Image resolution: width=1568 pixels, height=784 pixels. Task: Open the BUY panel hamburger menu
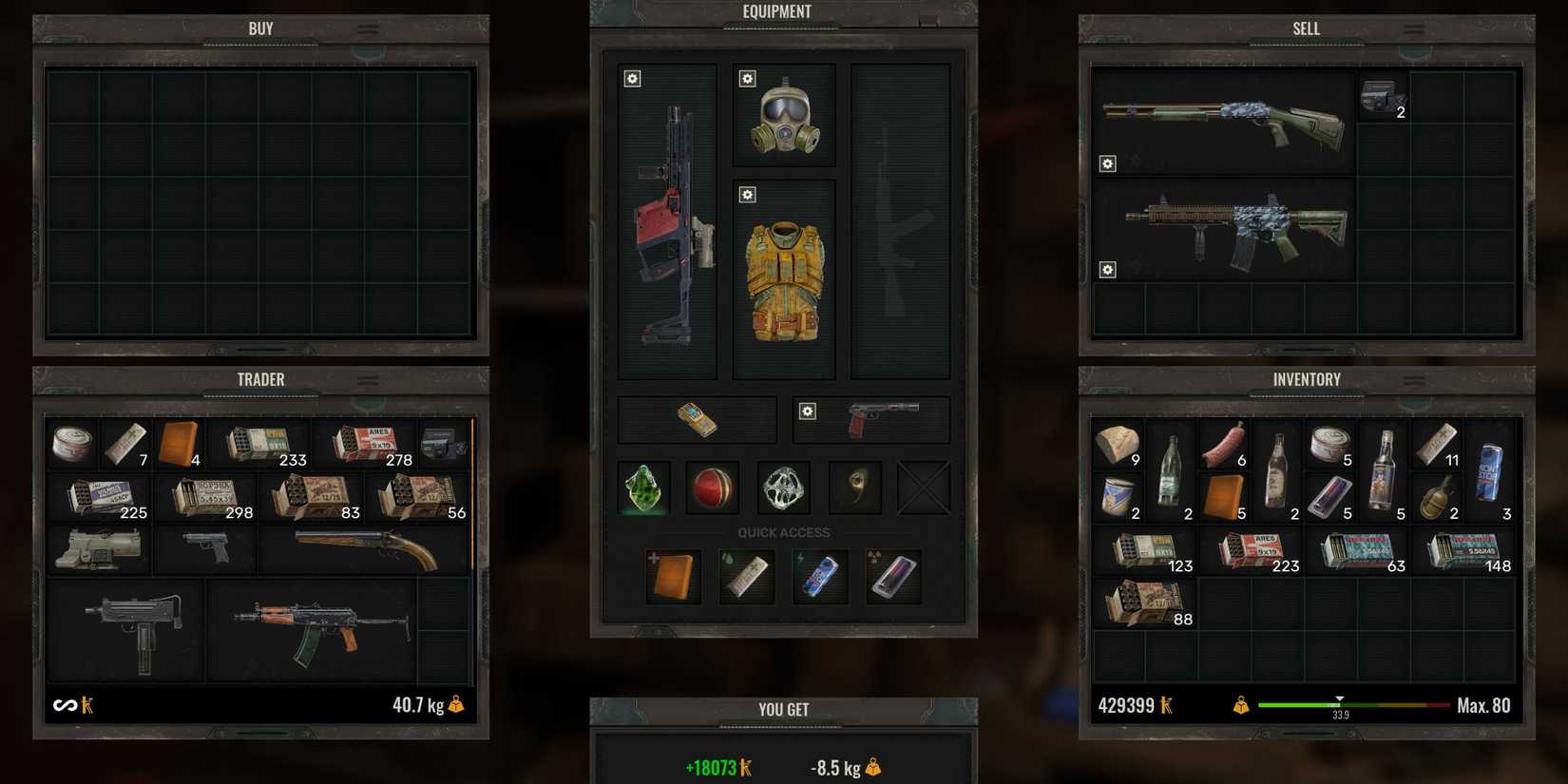click(x=366, y=29)
